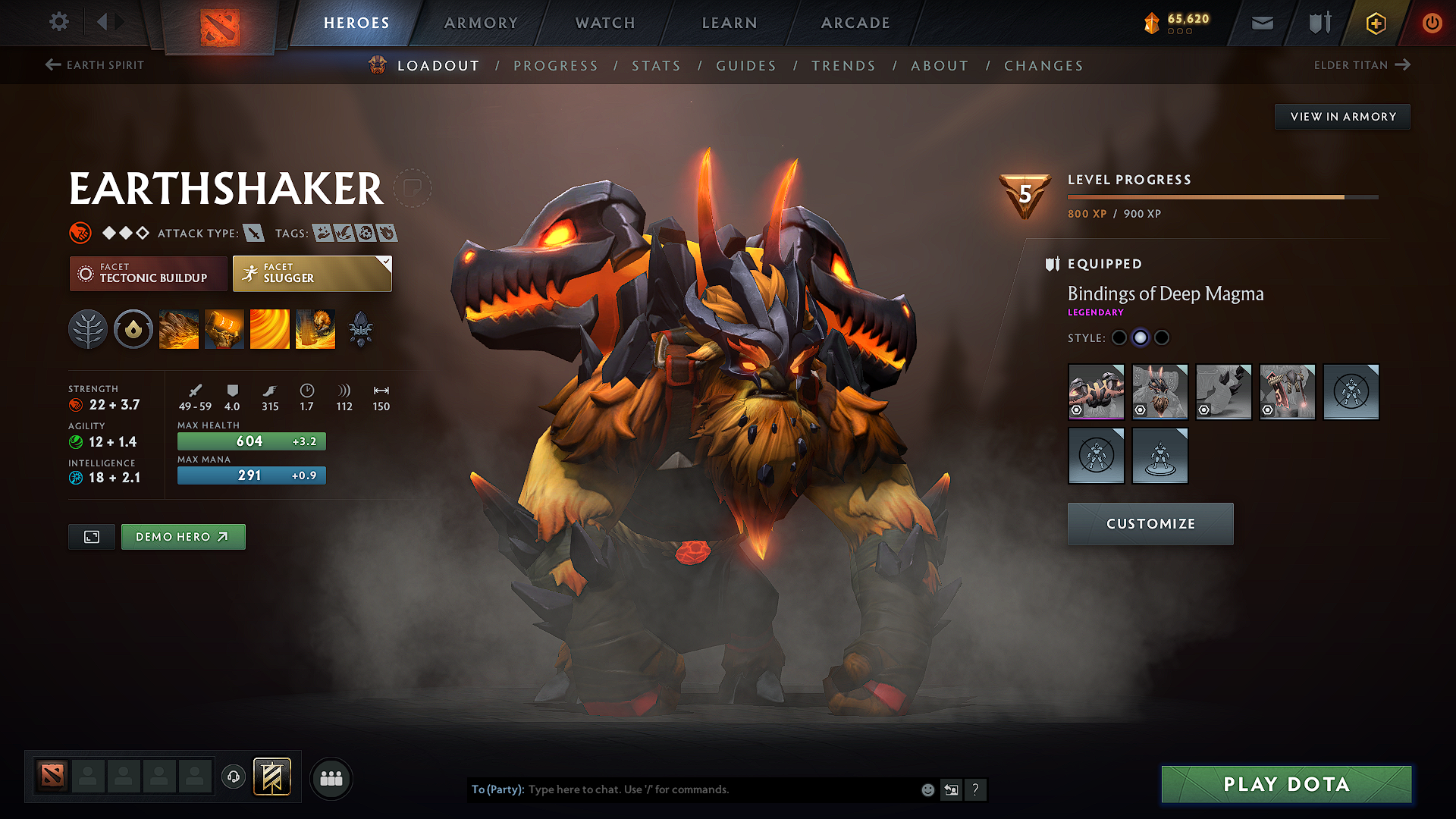Select the Tectonic Buildup facet
Image resolution: width=1456 pixels, height=819 pixels.
[x=148, y=274]
